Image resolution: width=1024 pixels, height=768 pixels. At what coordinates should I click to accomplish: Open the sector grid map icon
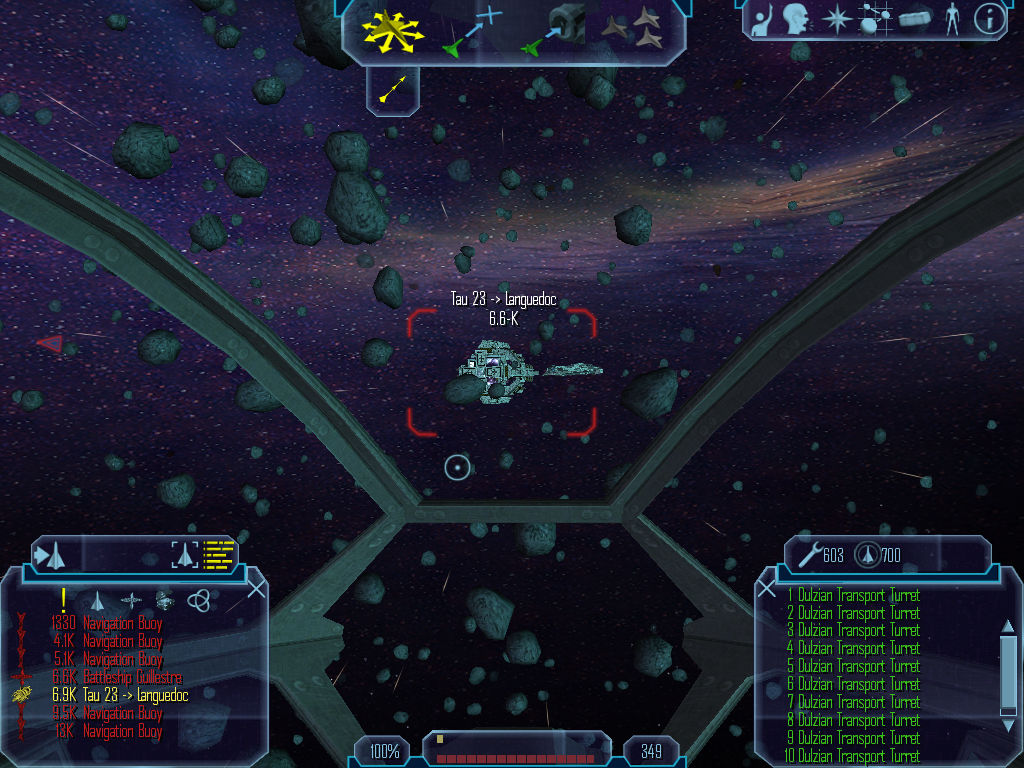pos(875,19)
